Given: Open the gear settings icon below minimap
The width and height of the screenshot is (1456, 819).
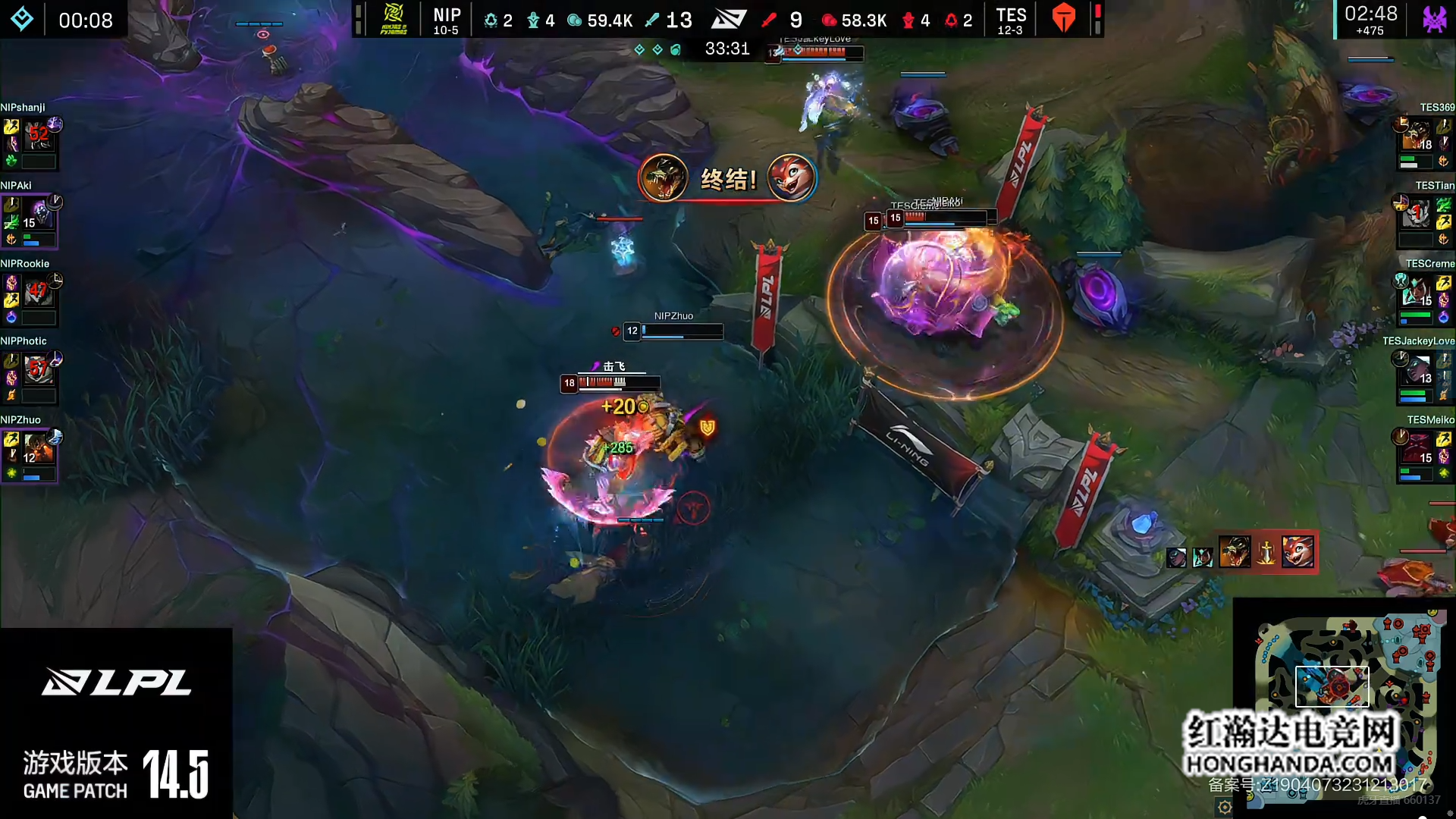Looking at the screenshot, I should [1224, 807].
